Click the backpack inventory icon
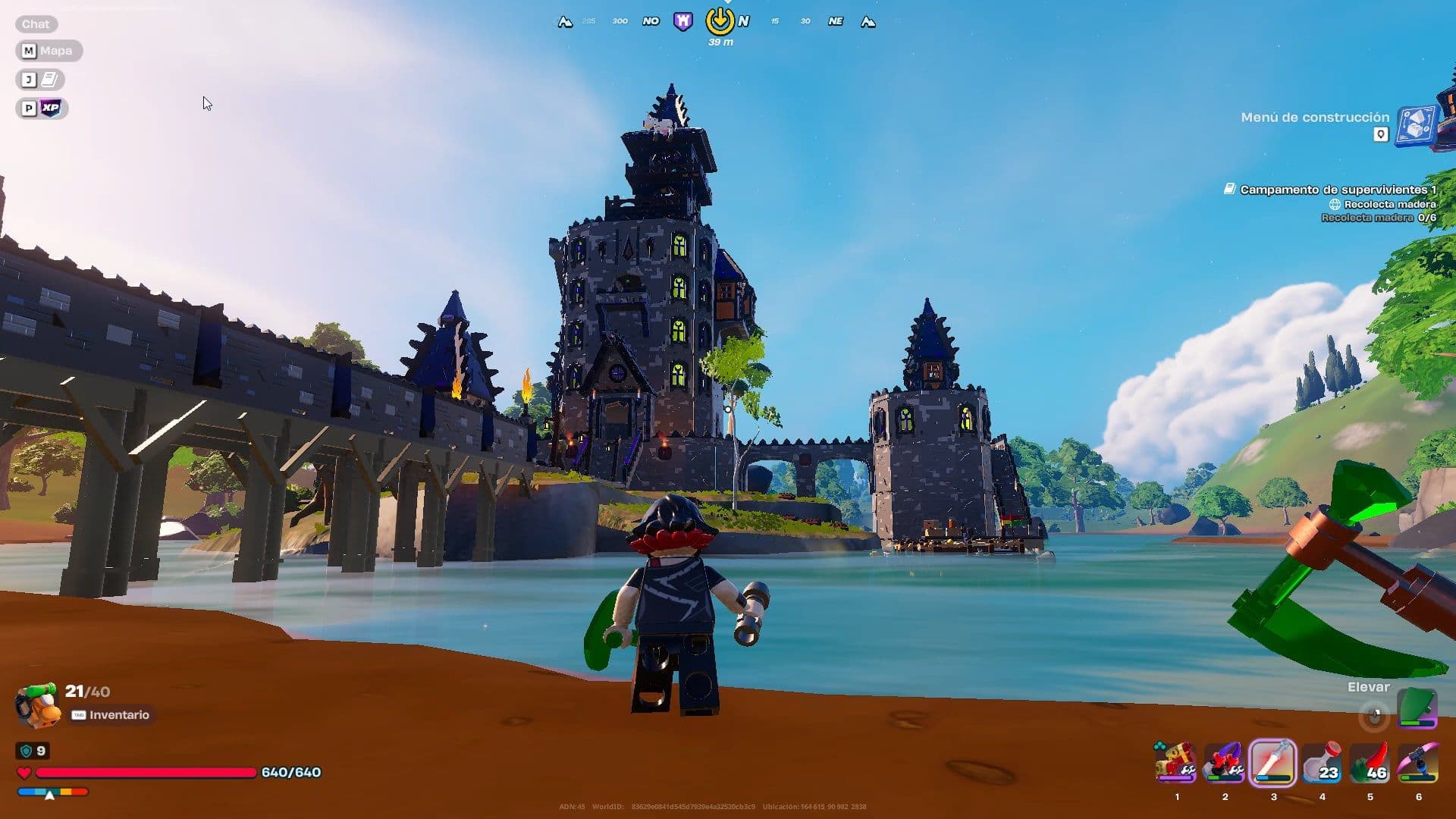The height and width of the screenshot is (819, 1456). click(38, 704)
